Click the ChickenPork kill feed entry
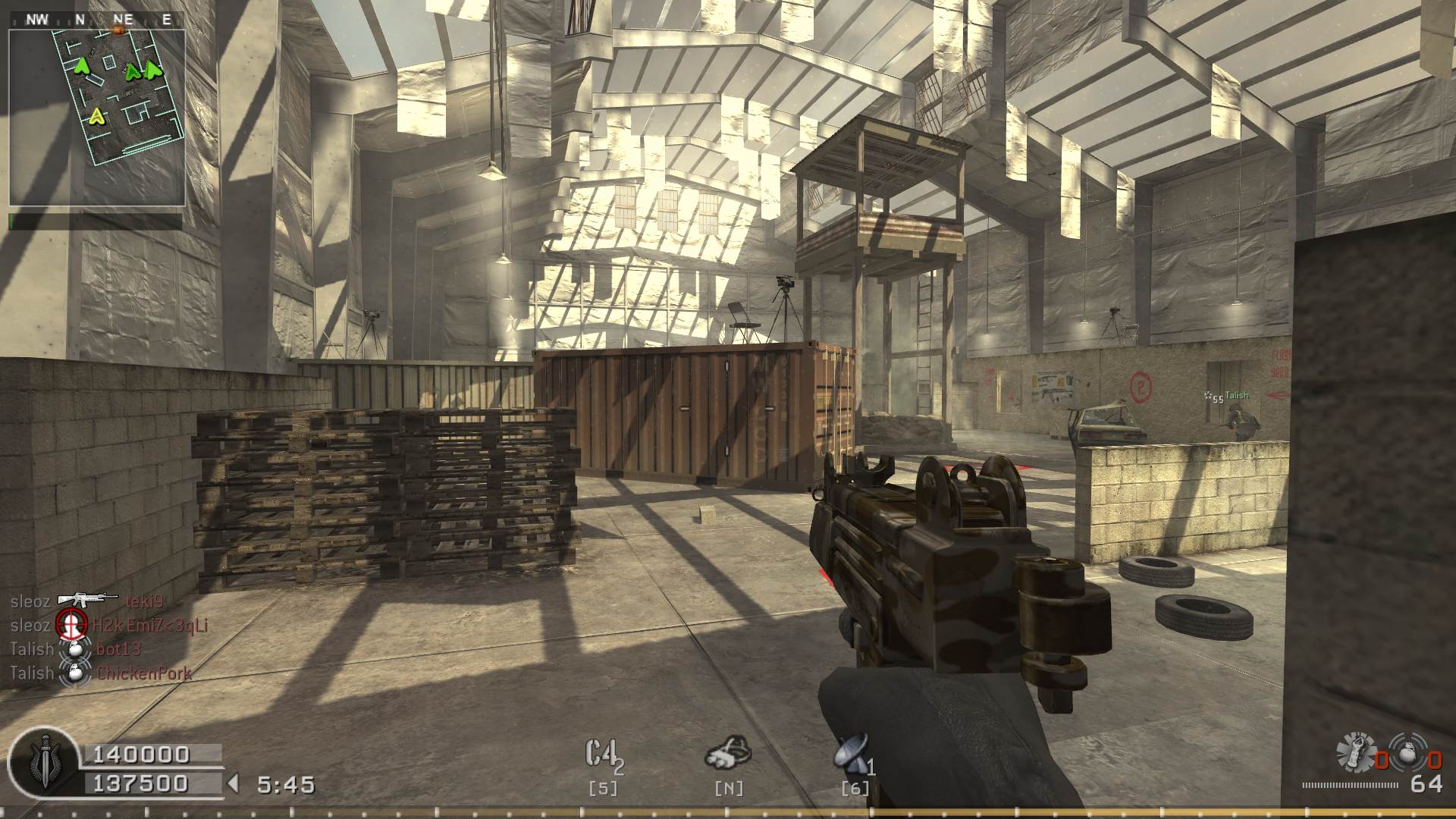Image resolution: width=1456 pixels, height=819 pixels. point(144,673)
